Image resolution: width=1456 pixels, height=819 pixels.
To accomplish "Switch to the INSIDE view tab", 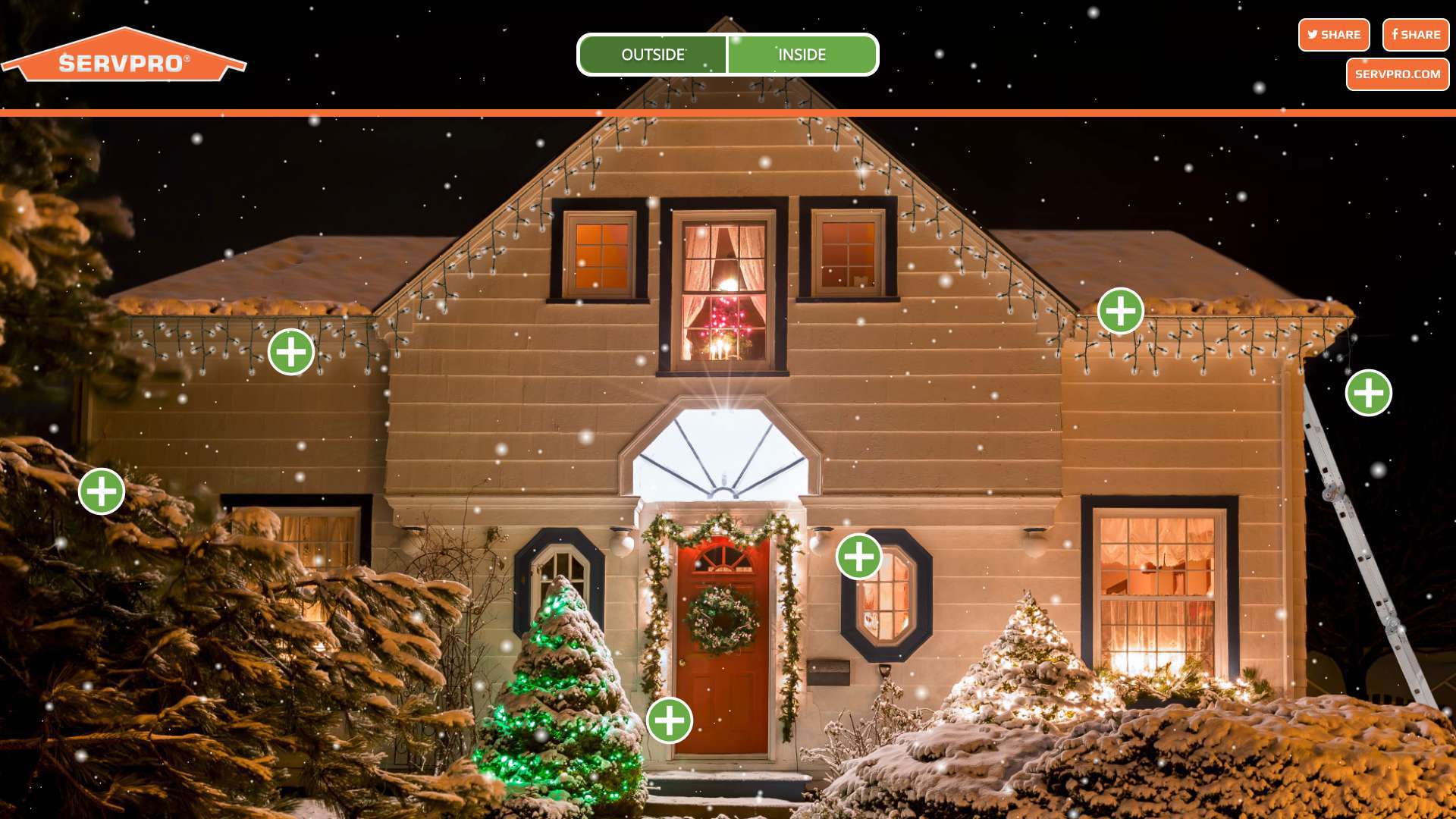I will (x=802, y=55).
